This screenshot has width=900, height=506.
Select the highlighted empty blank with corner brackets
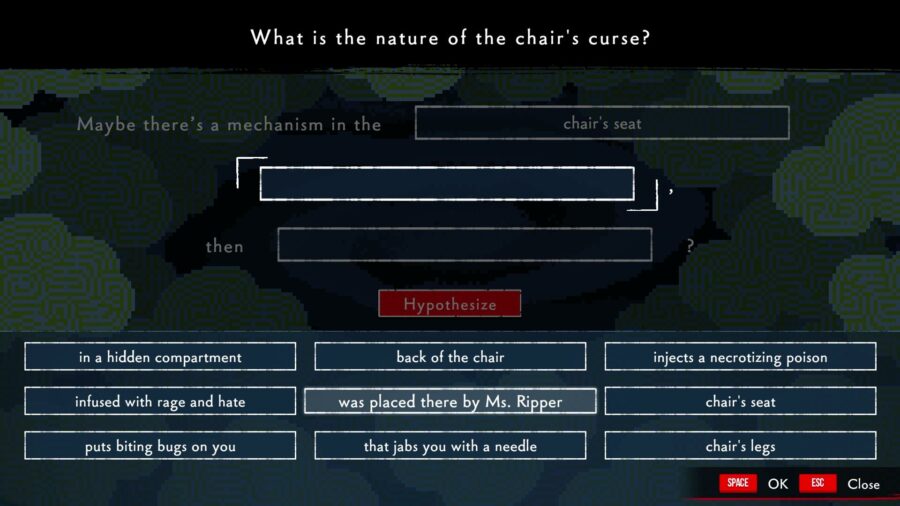point(447,184)
